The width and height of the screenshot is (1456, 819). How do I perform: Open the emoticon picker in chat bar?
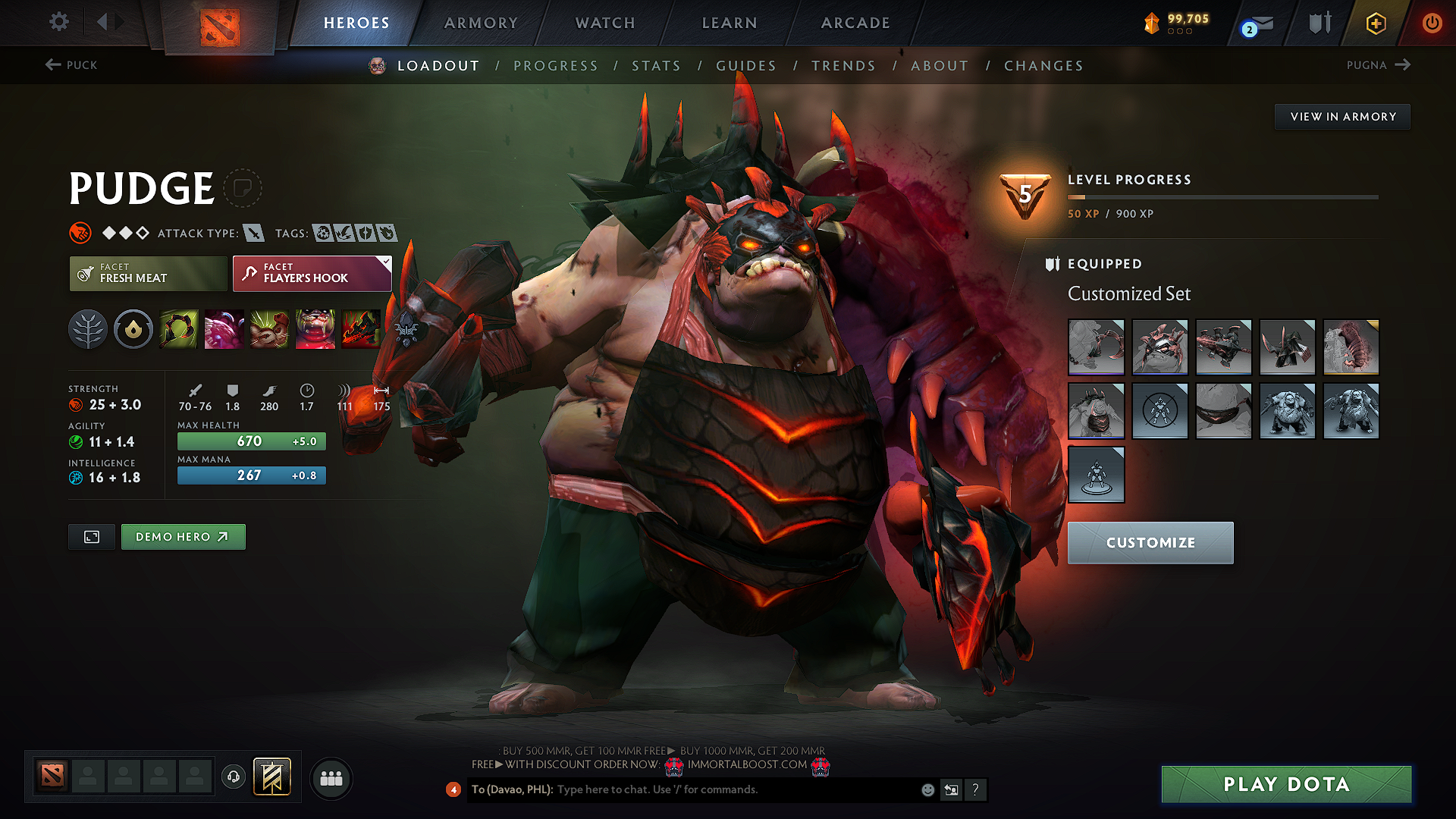coord(927,789)
